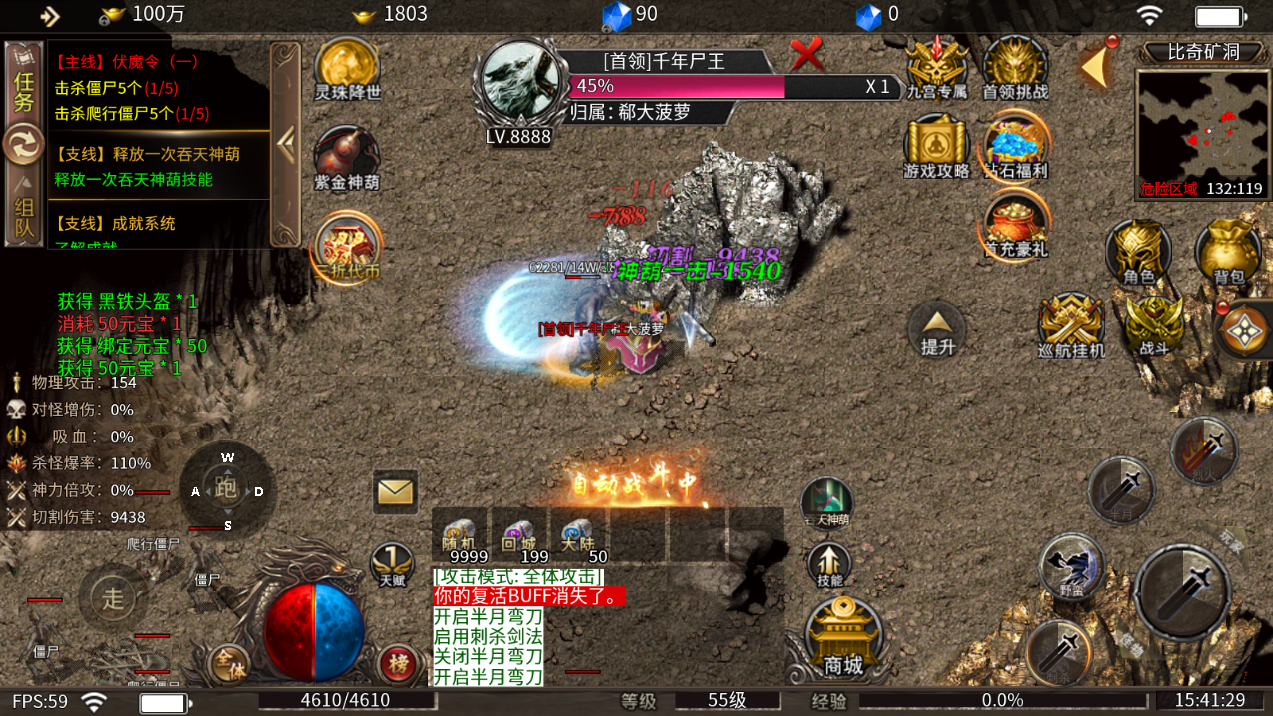Open the 九宫专属 menu

click(x=937, y=67)
